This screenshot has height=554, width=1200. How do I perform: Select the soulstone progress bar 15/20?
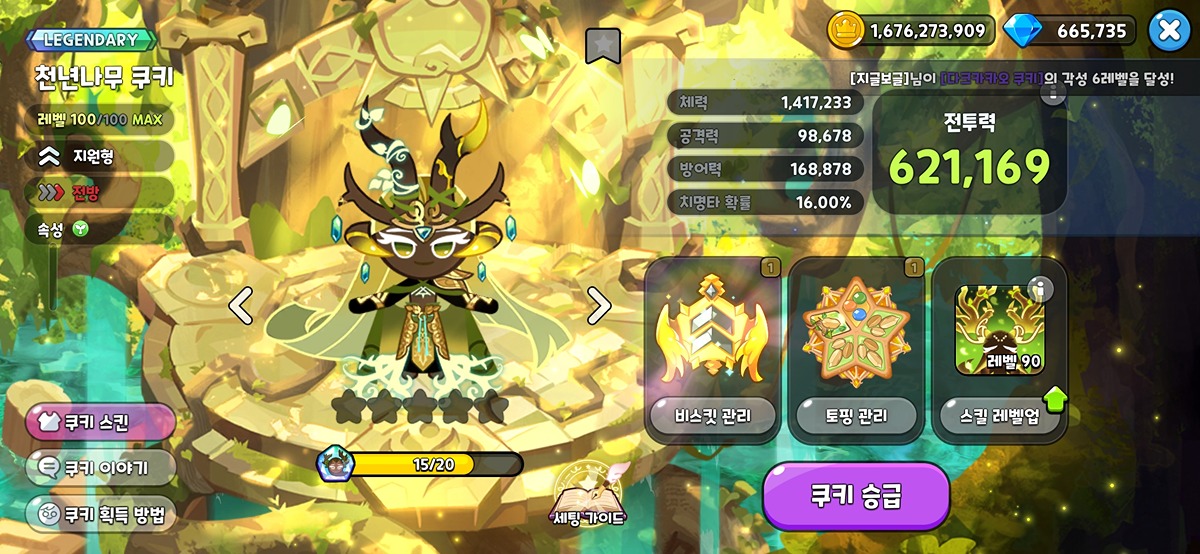coord(423,464)
